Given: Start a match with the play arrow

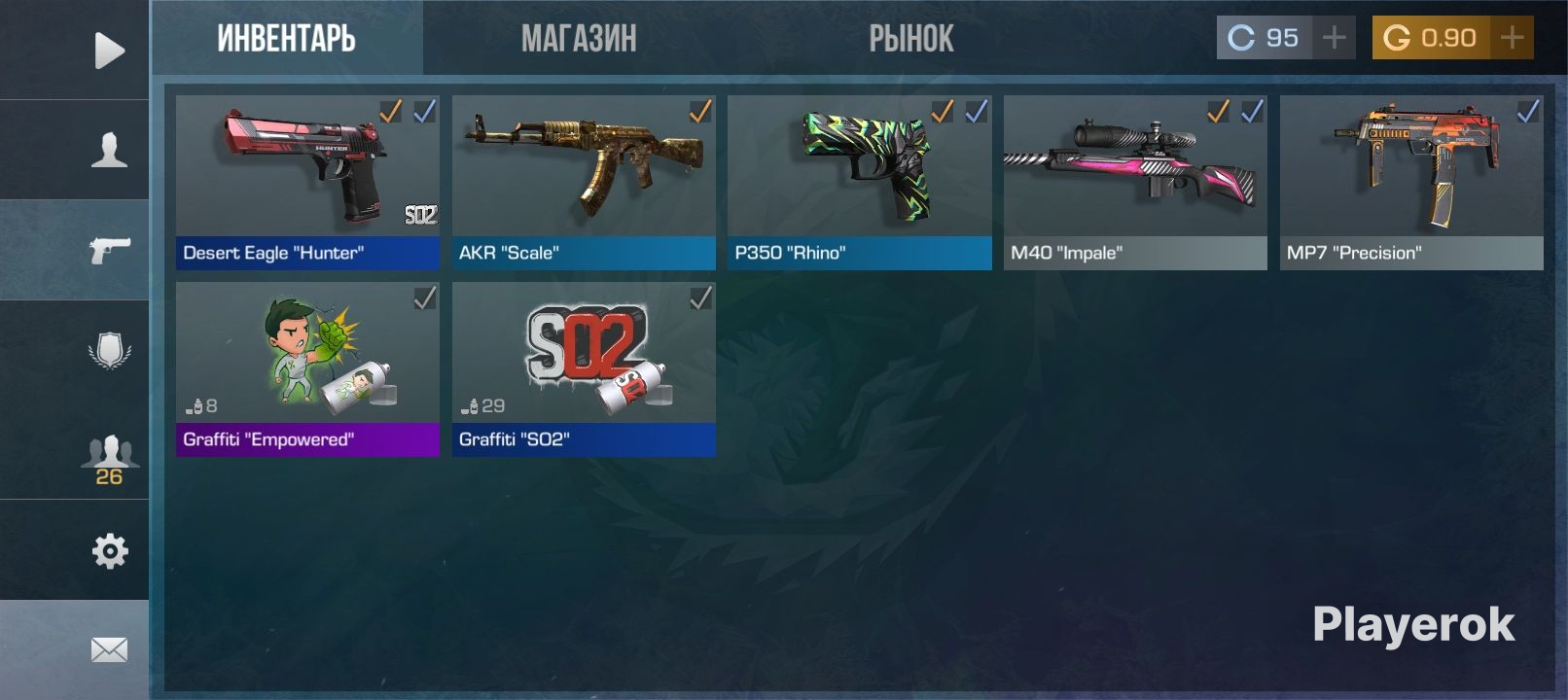Looking at the screenshot, I should pos(109,51).
